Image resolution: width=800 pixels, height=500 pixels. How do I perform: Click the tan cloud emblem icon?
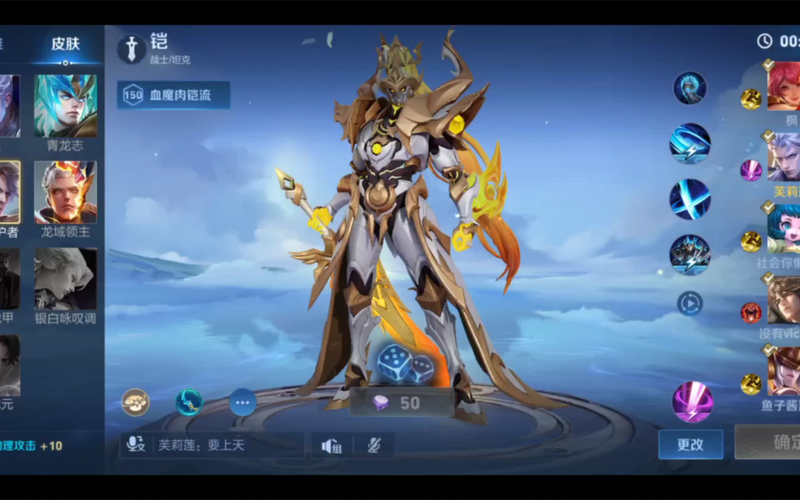click(136, 402)
